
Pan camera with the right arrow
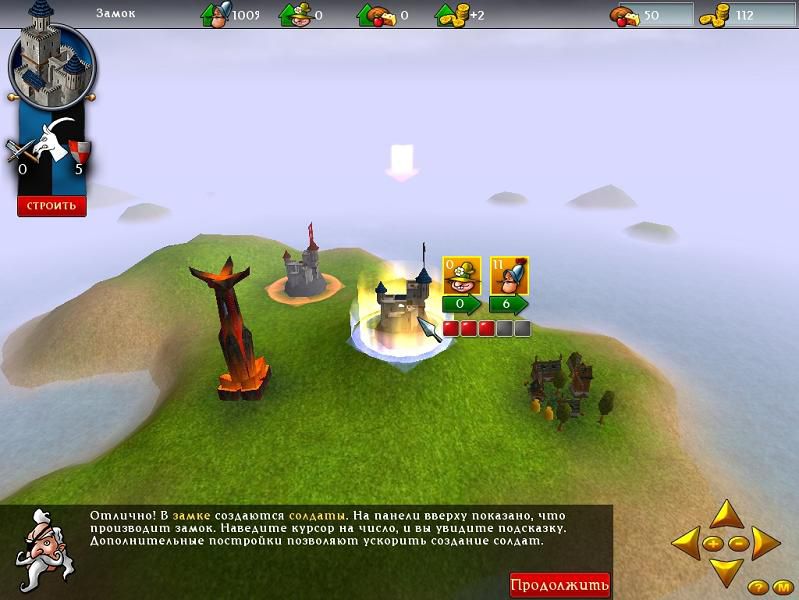point(765,544)
